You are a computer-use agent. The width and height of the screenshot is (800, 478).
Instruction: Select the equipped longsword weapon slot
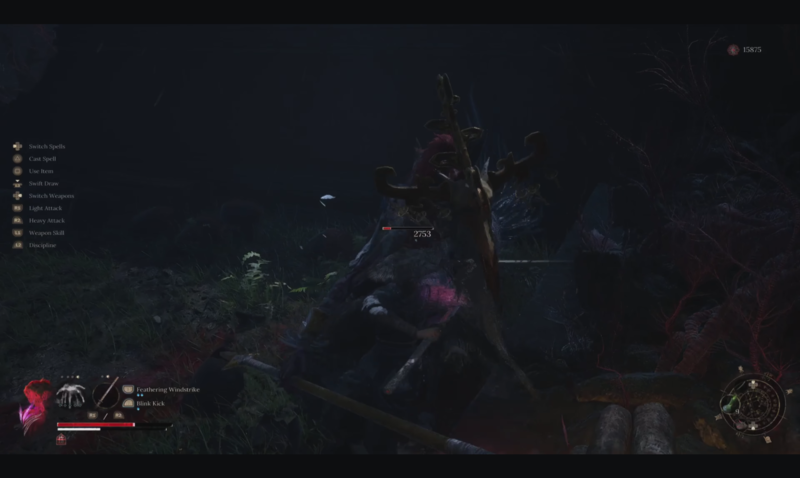[105, 395]
